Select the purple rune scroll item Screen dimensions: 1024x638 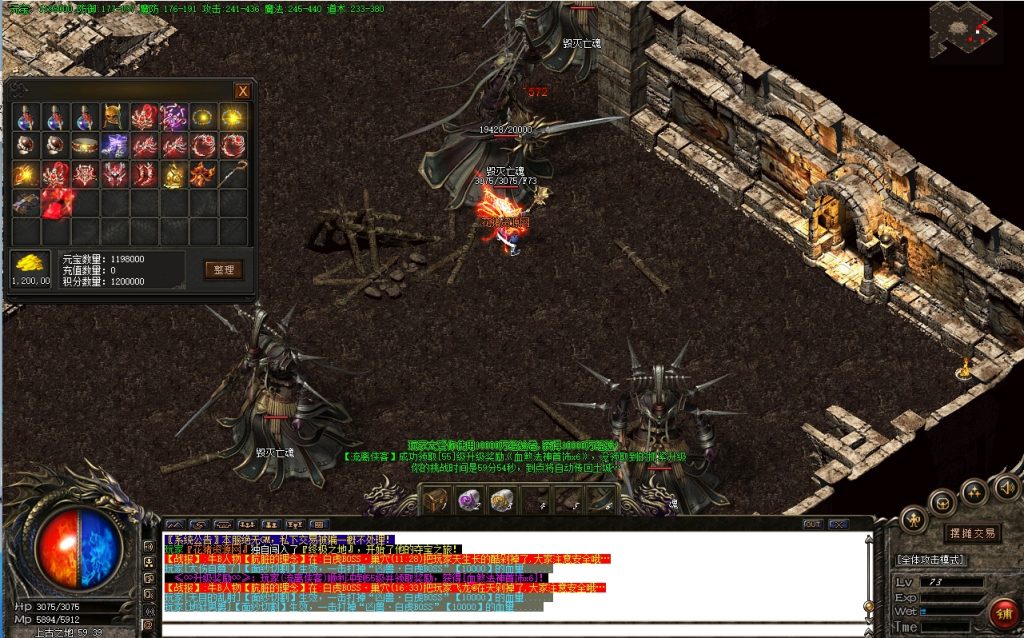click(174, 118)
